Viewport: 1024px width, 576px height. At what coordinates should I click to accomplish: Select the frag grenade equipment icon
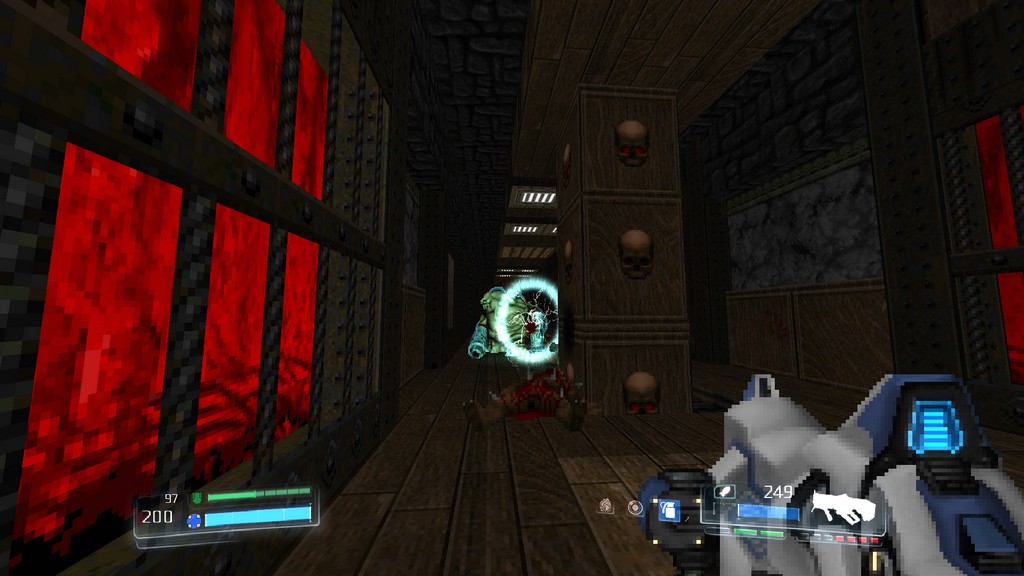pos(669,511)
